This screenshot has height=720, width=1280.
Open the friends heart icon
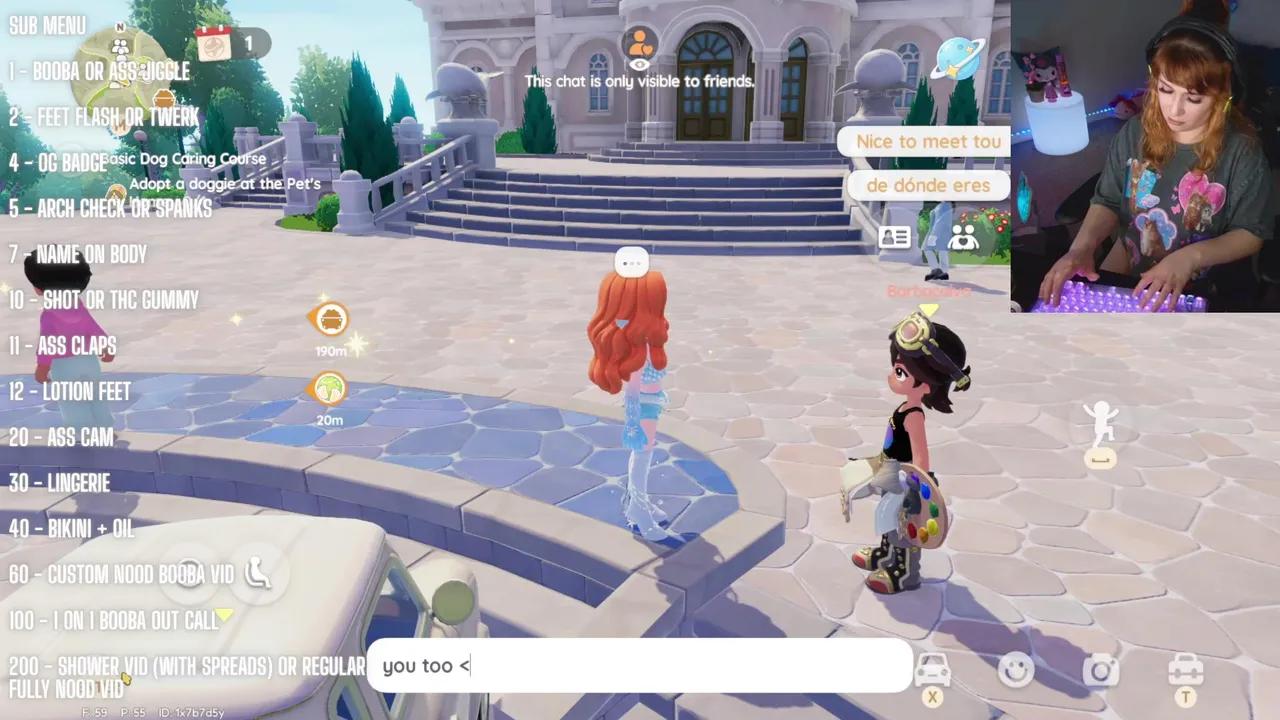pos(963,237)
